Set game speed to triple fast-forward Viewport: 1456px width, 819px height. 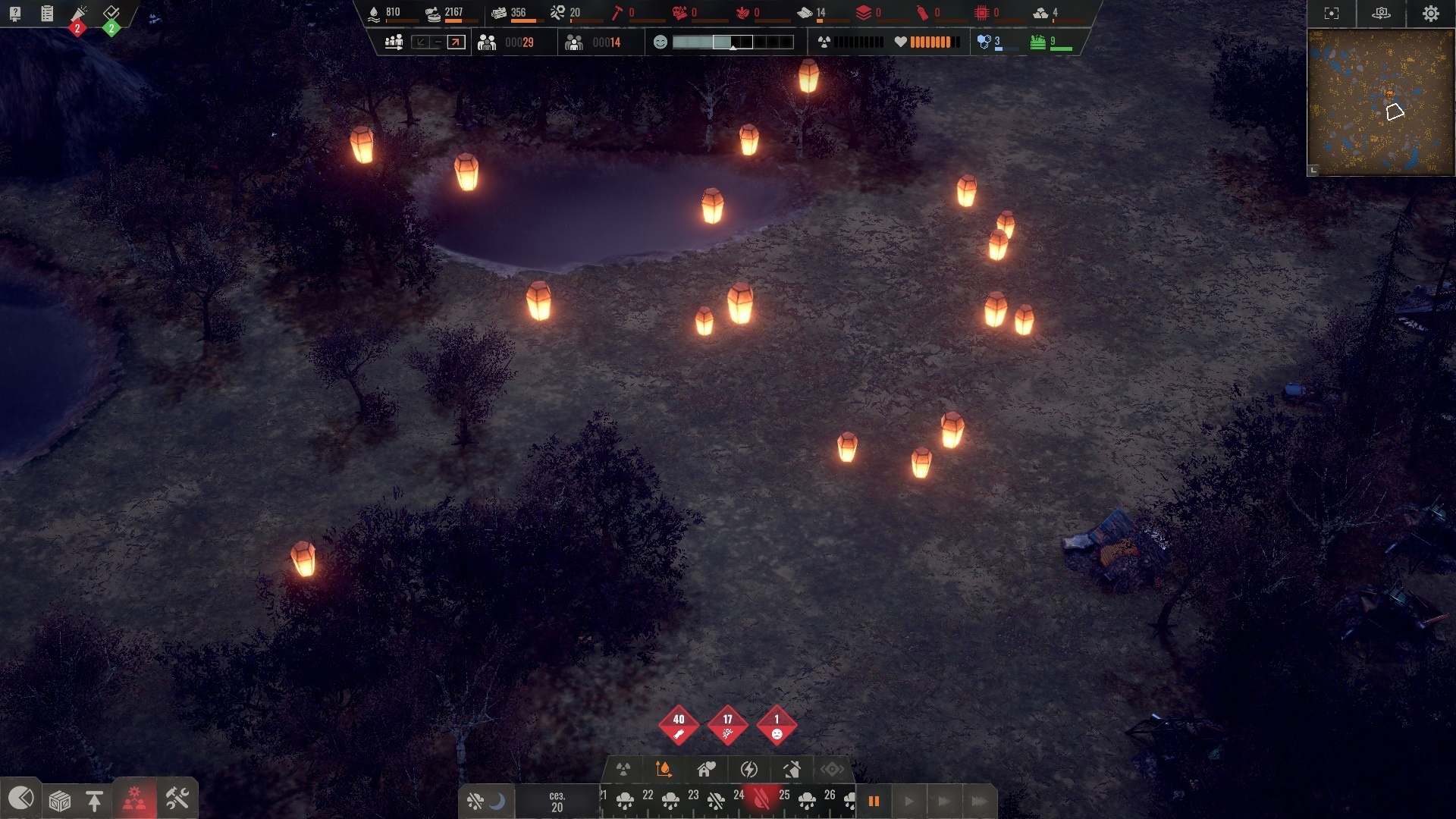[x=979, y=801]
